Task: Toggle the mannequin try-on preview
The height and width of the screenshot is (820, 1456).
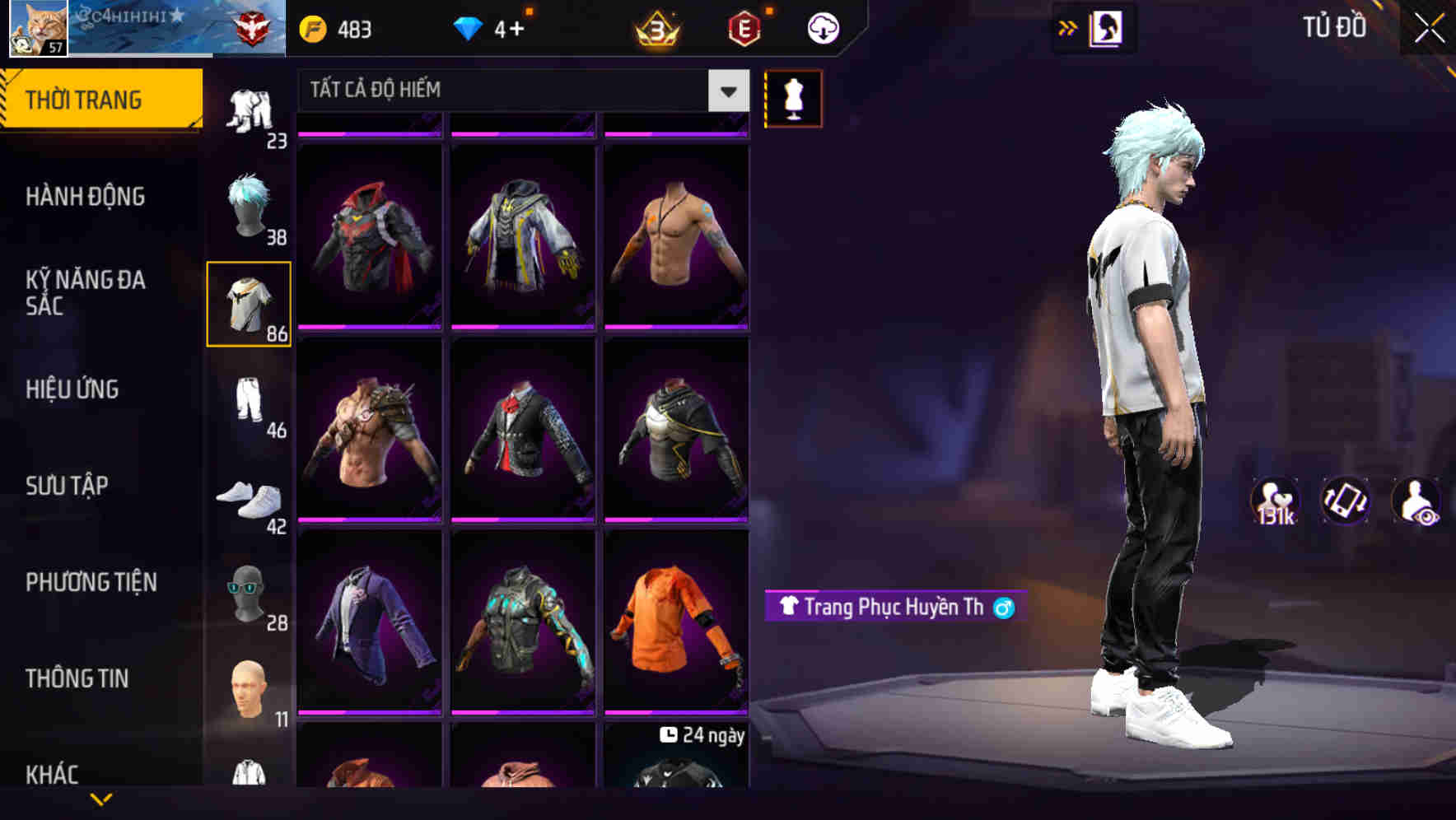Action: [x=793, y=98]
